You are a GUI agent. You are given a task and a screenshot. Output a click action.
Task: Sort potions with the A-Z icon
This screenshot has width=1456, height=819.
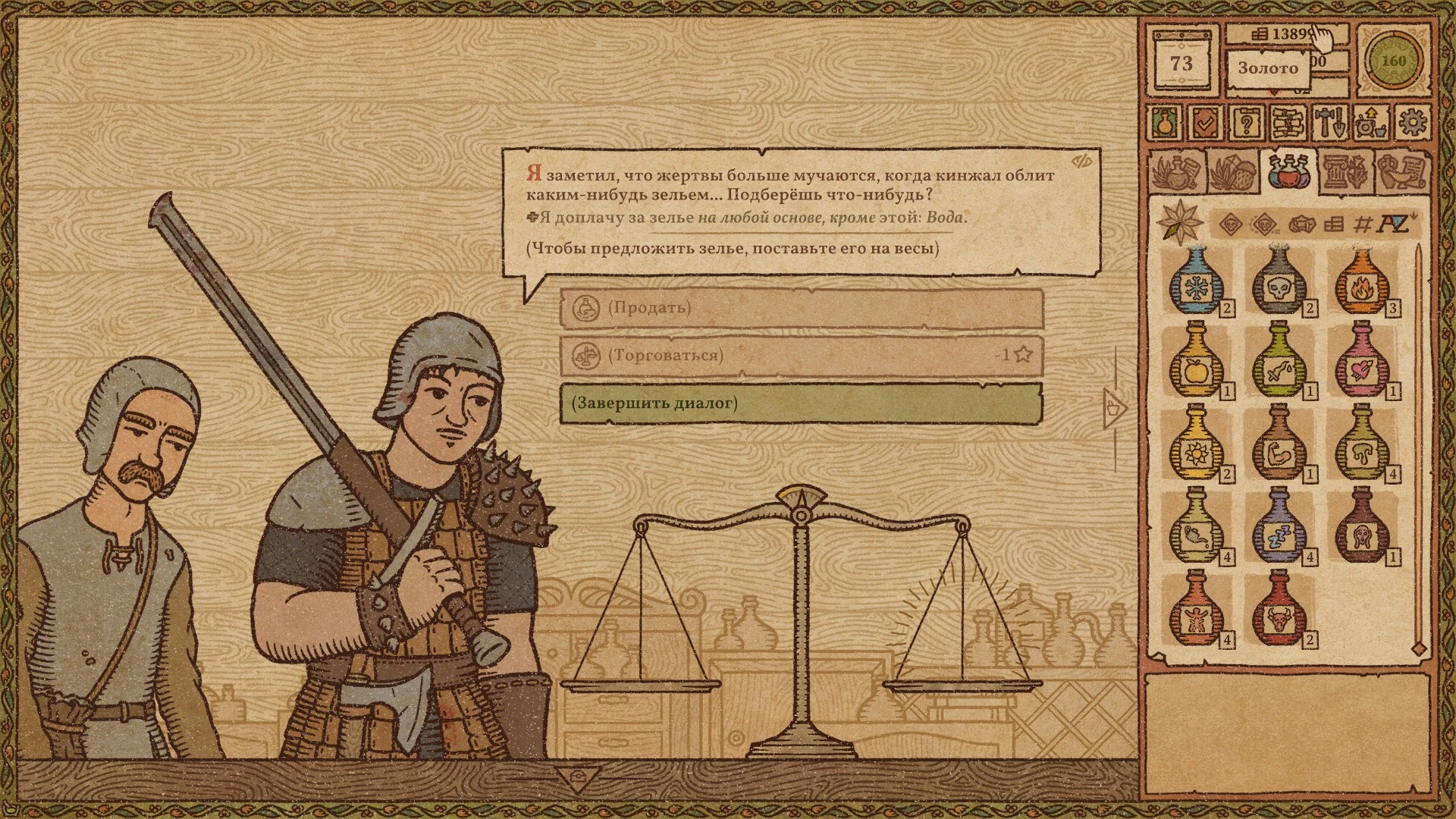[x=1393, y=224]
